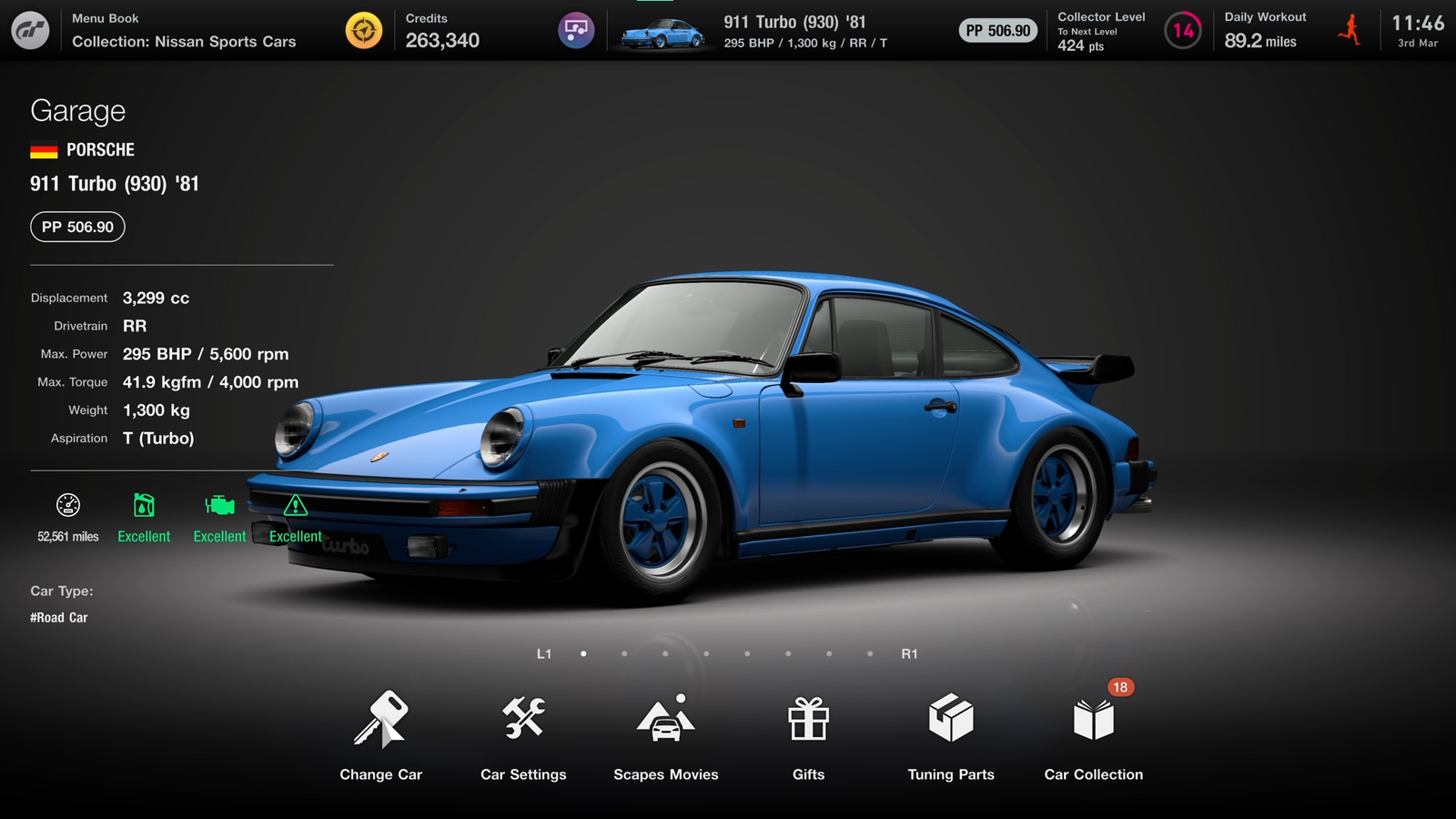View the Daily Workout runner icon
Screen dimensions: 1456x819
point(1350,31)
